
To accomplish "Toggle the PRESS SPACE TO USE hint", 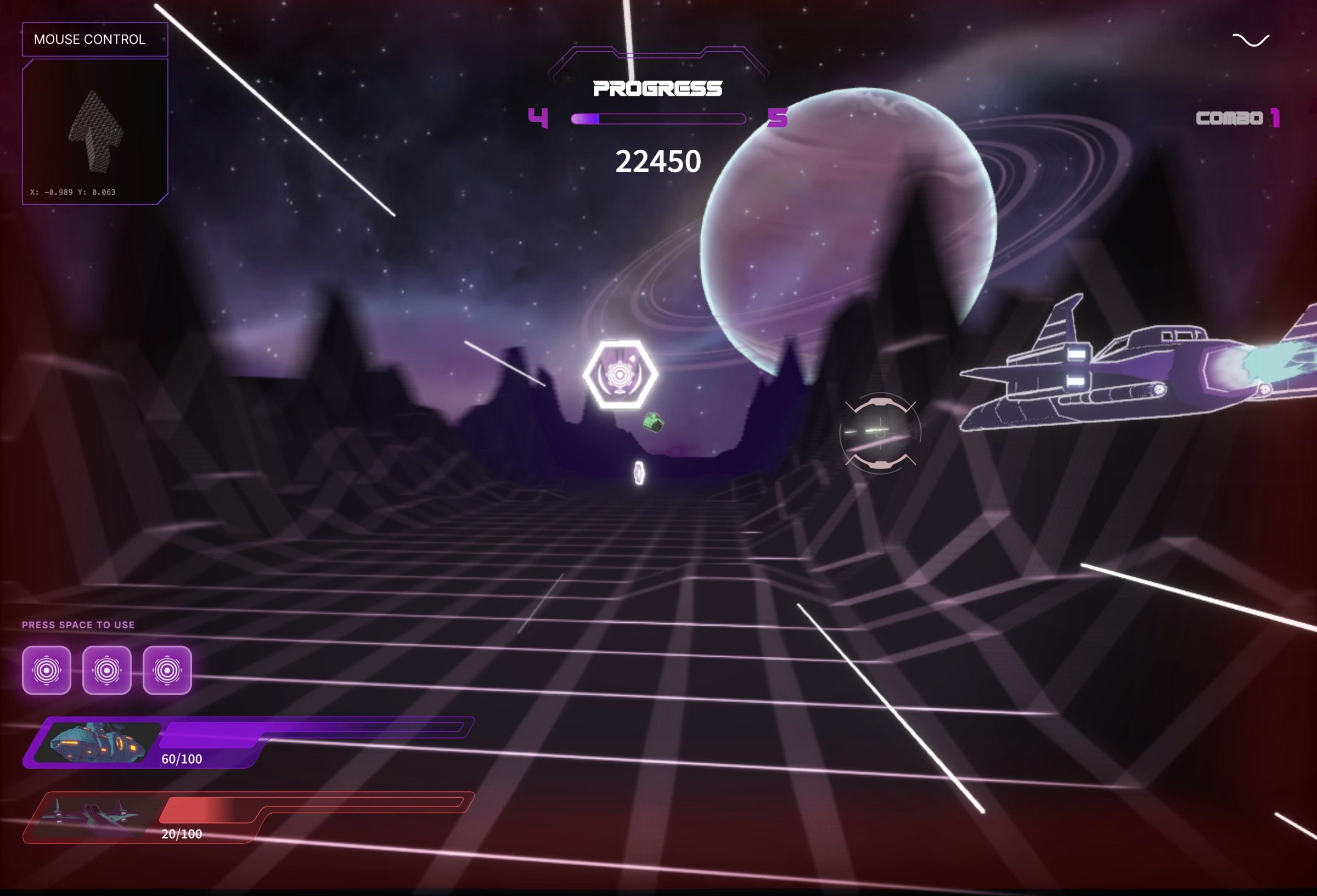I will coord(77,624).
